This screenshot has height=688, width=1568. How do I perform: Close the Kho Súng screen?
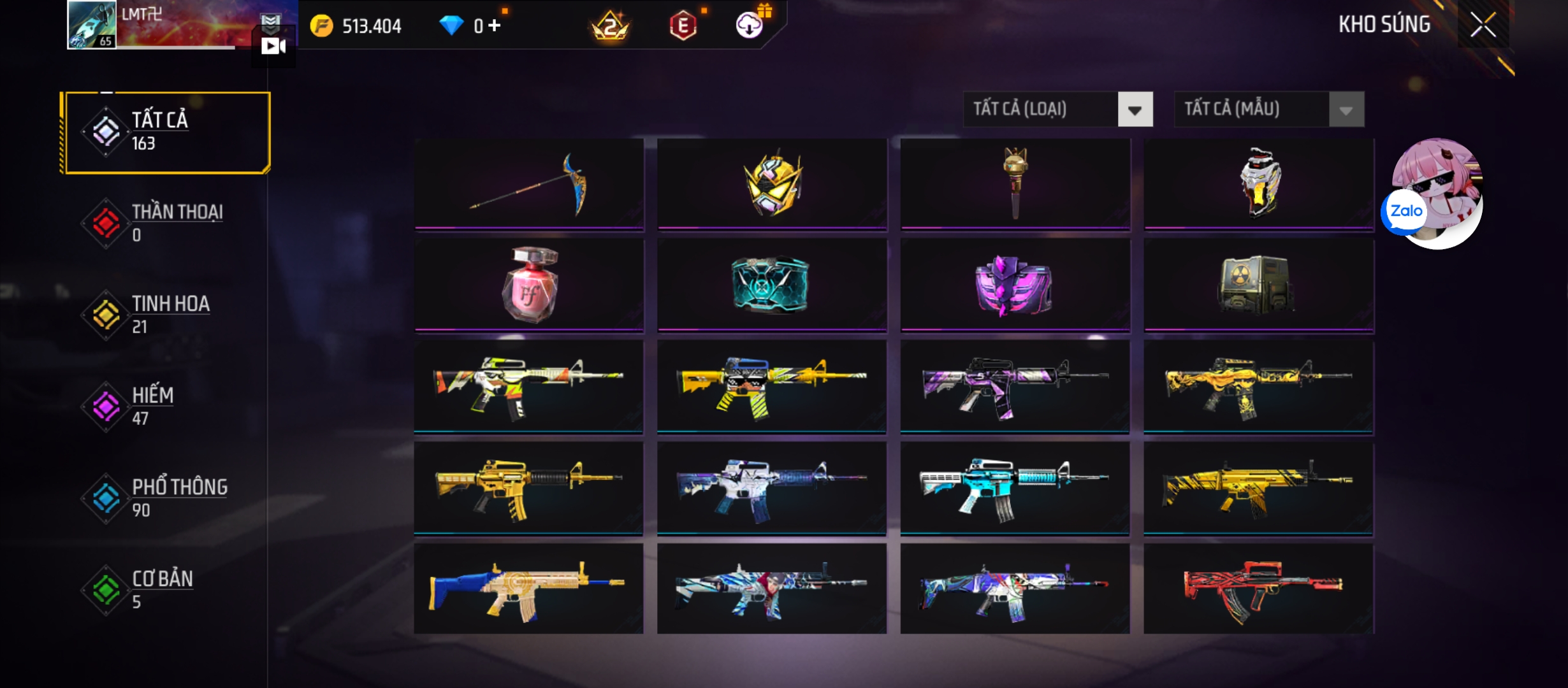coord(1483,25)
